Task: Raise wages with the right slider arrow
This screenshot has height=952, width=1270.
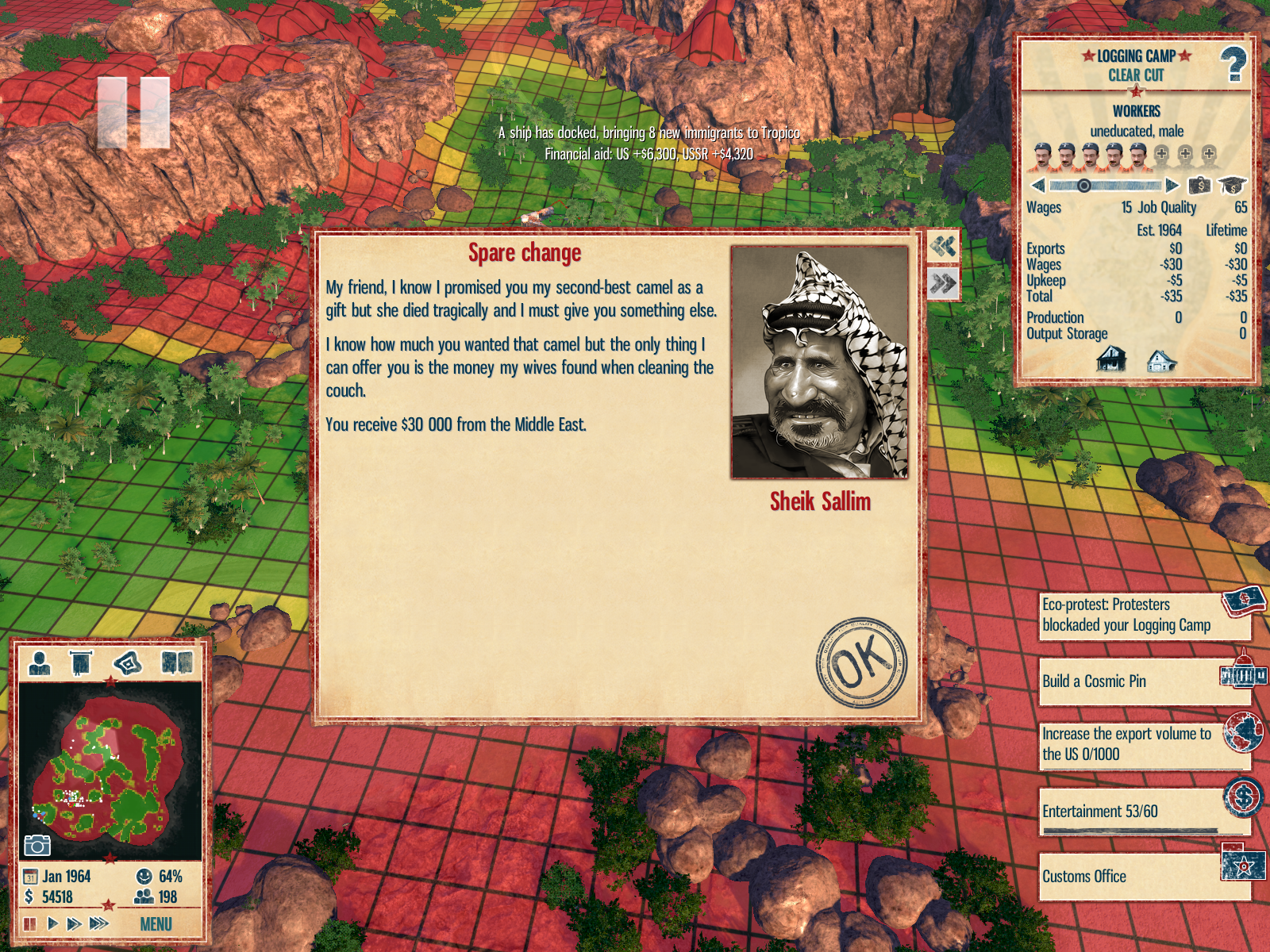Action: 1172,186
